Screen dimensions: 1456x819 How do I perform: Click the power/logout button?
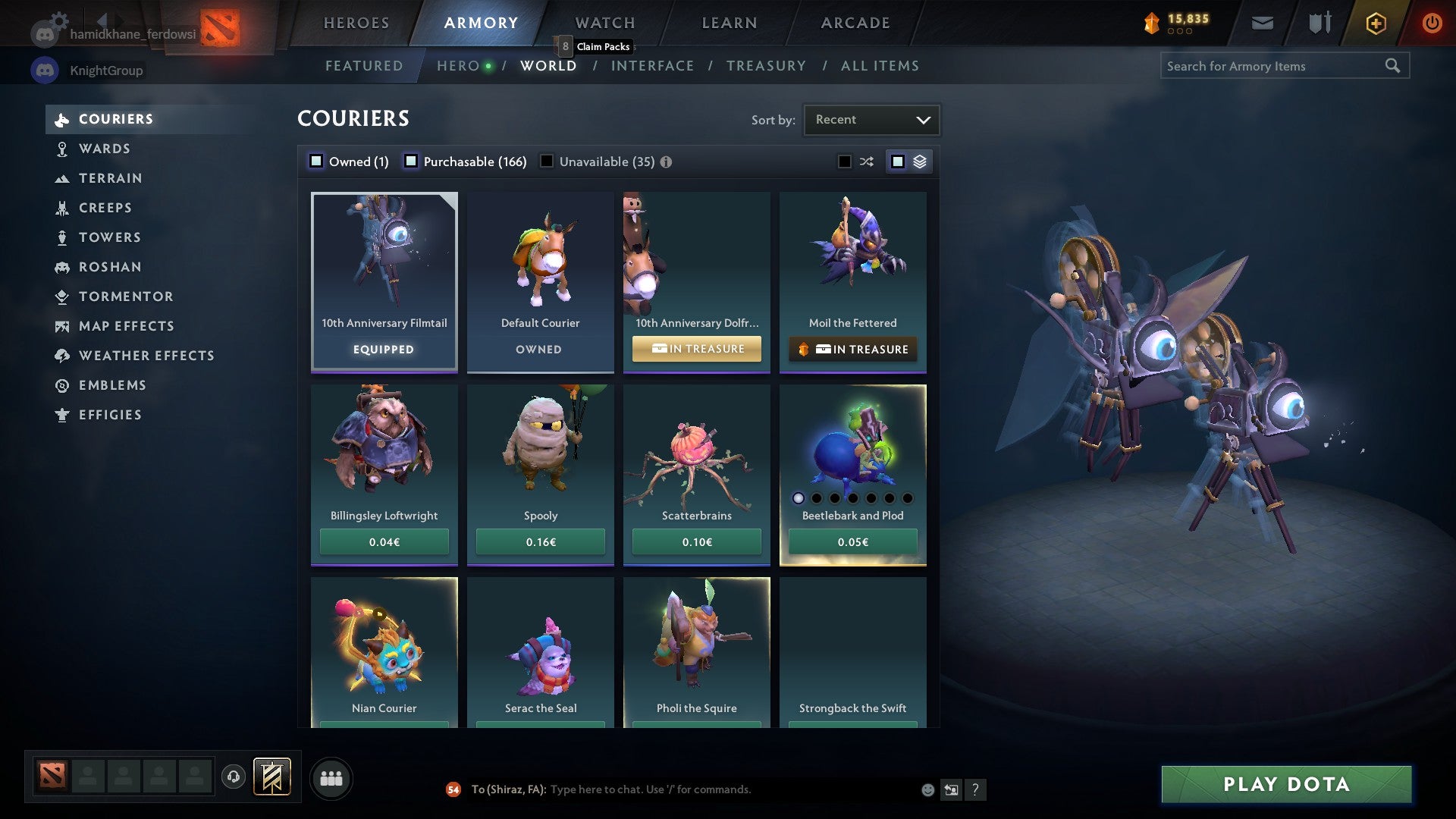pyautogui.click(x=1432, y=23)
